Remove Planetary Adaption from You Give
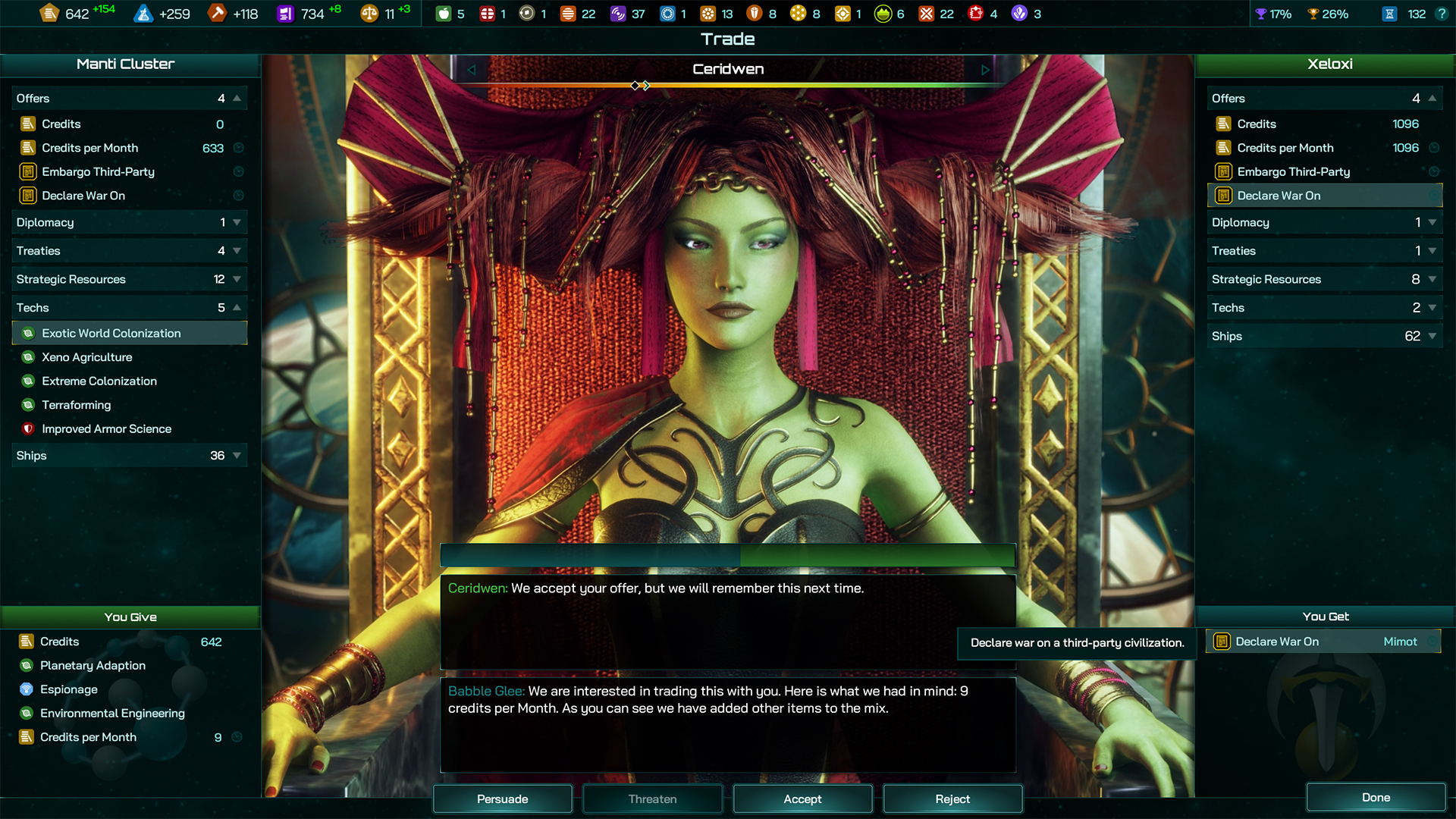Viewport: 1456px width, 819px height. 93,665
